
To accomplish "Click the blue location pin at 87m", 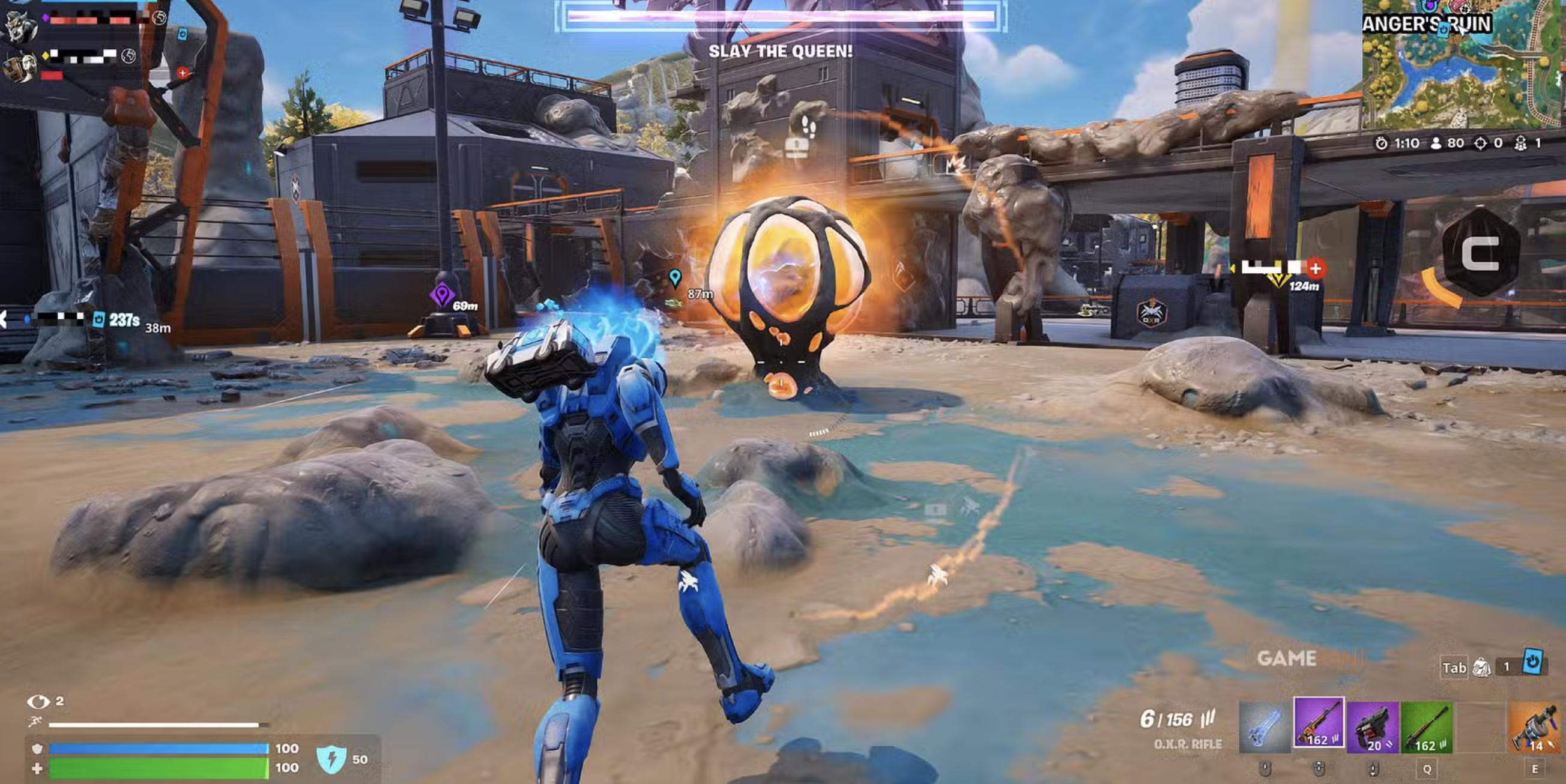I will [x=675, y=278].
